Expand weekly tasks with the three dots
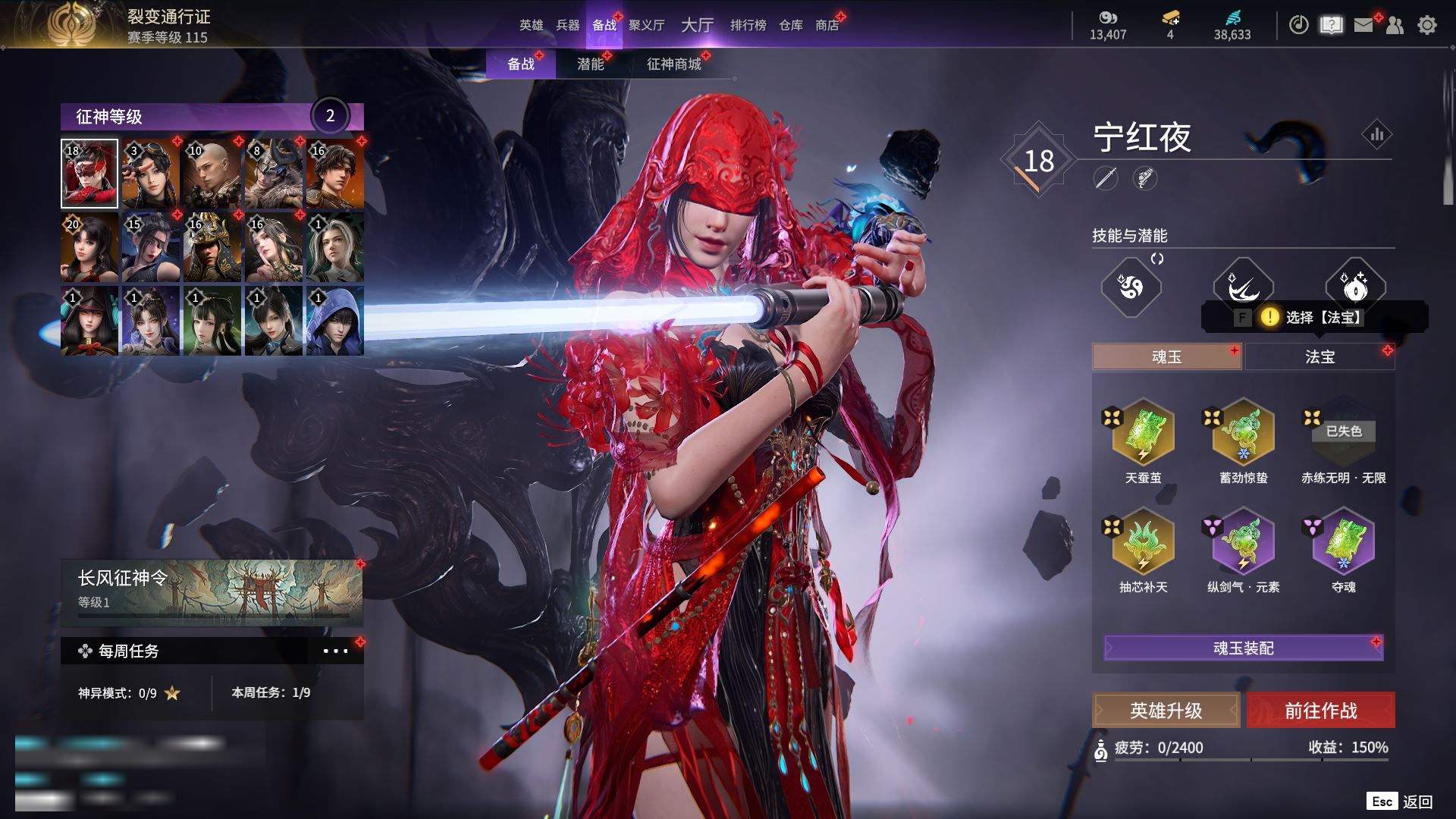Screen dimensions: 1456x819 coord(335,651)
